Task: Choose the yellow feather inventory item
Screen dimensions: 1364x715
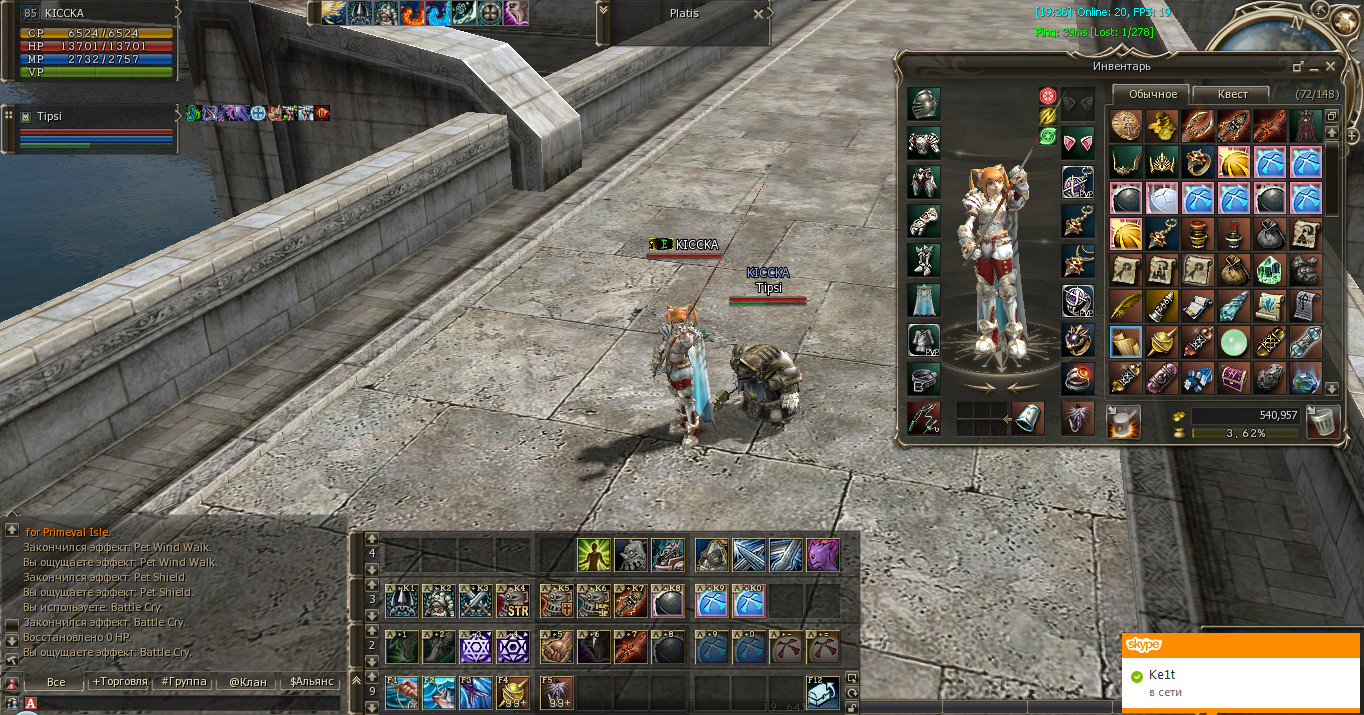Action: [x=1125, y=306]
